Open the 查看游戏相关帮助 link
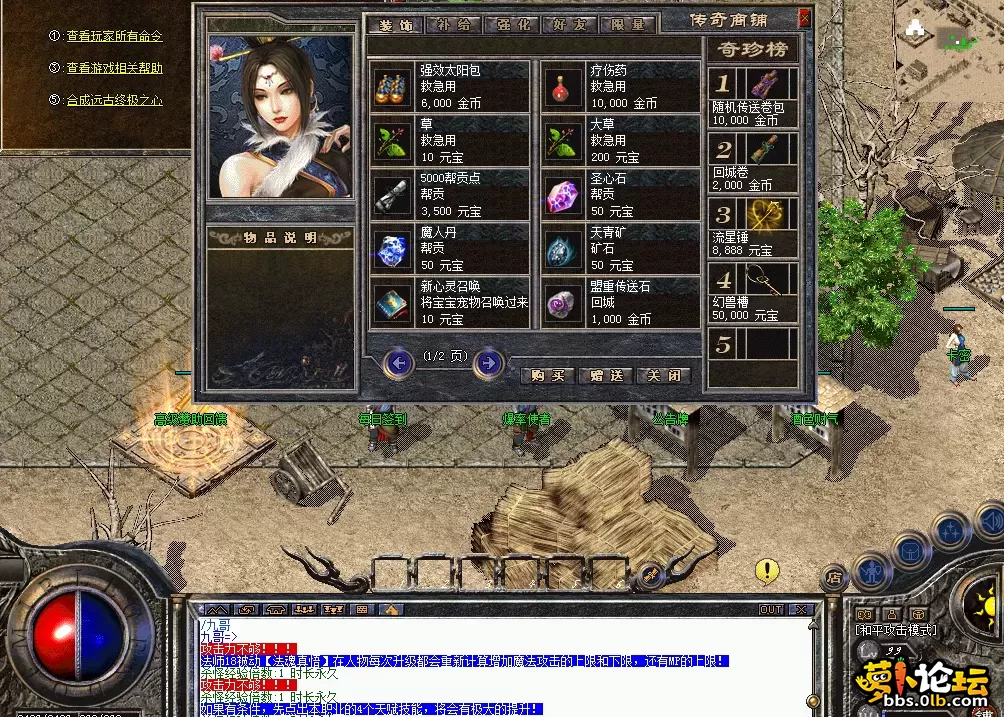 (114, 68)
